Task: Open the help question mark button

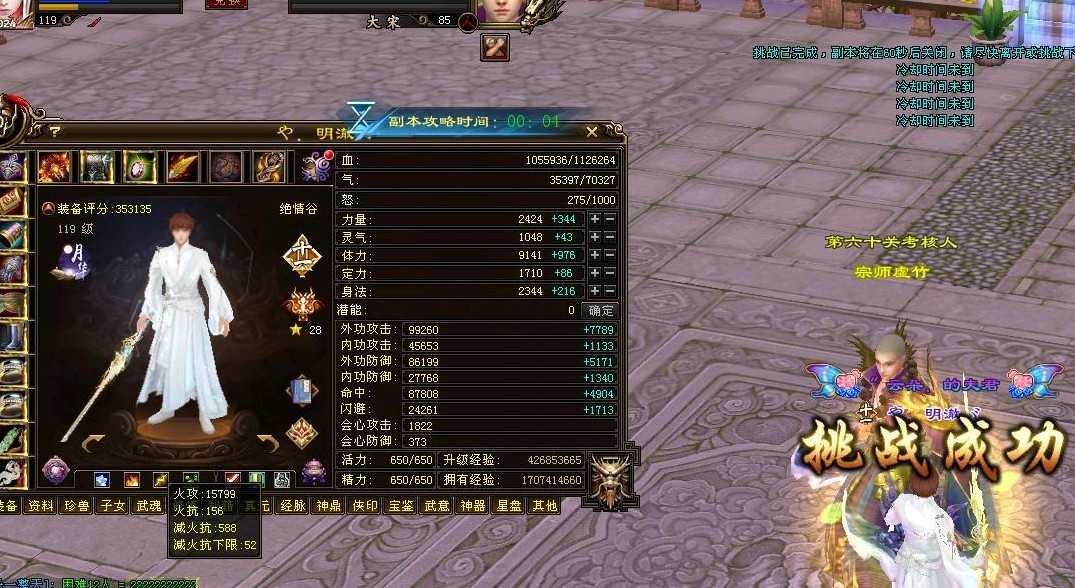Action: tap(55, 130)
